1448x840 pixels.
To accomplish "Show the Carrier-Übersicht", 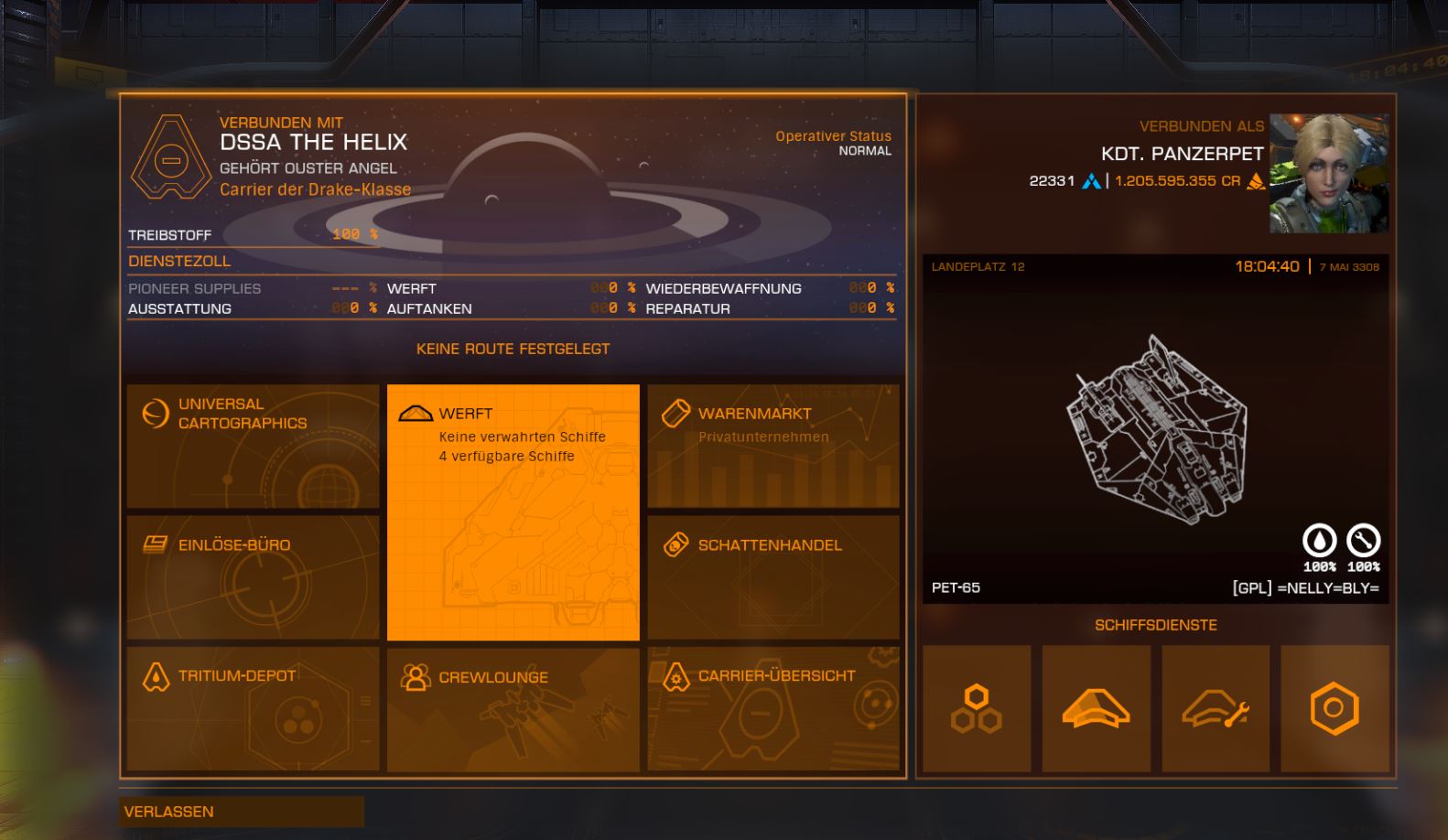I will [x=773, y=709].
